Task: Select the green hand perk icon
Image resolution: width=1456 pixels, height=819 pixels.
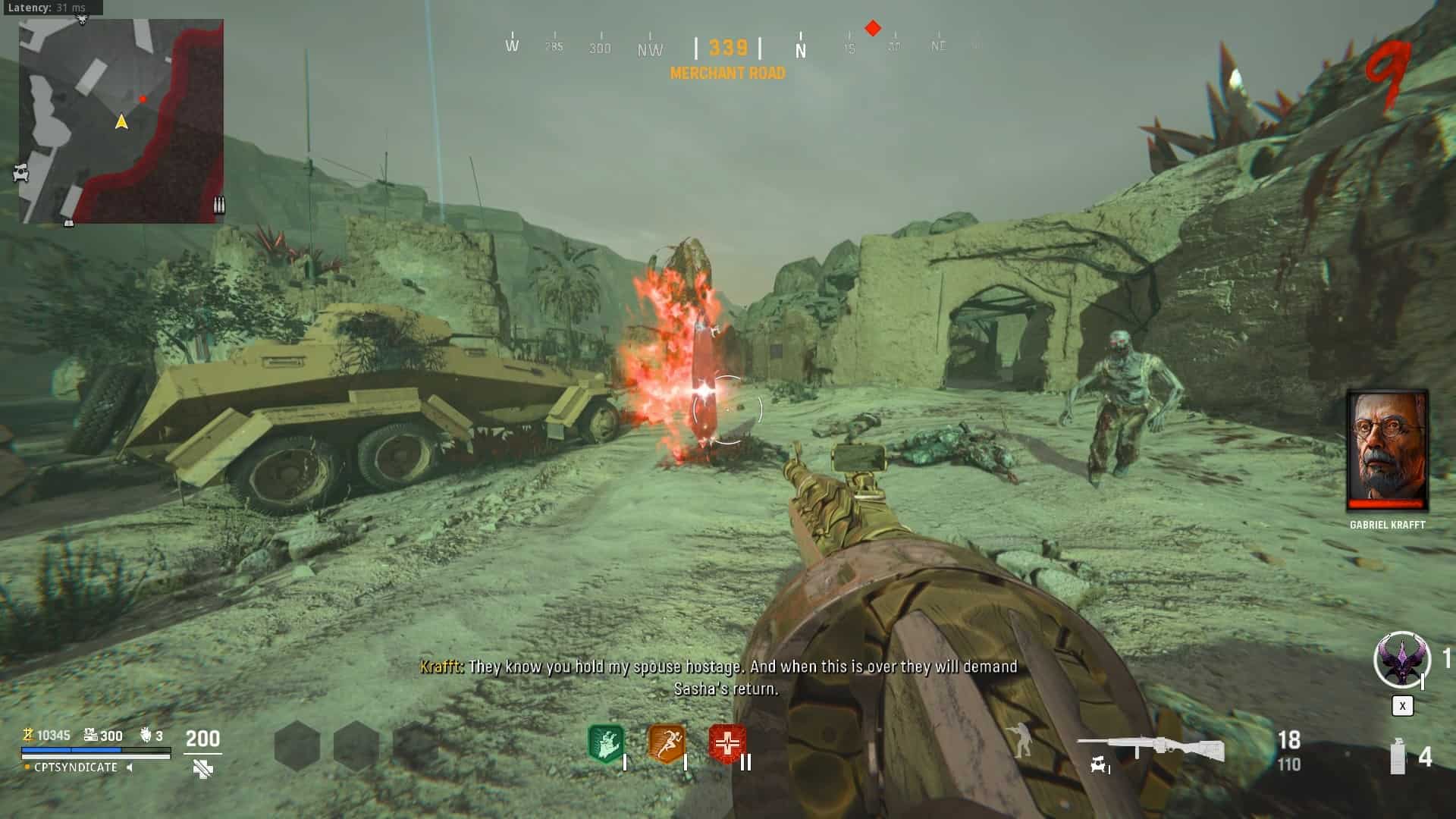Action: tap(606, 743)
